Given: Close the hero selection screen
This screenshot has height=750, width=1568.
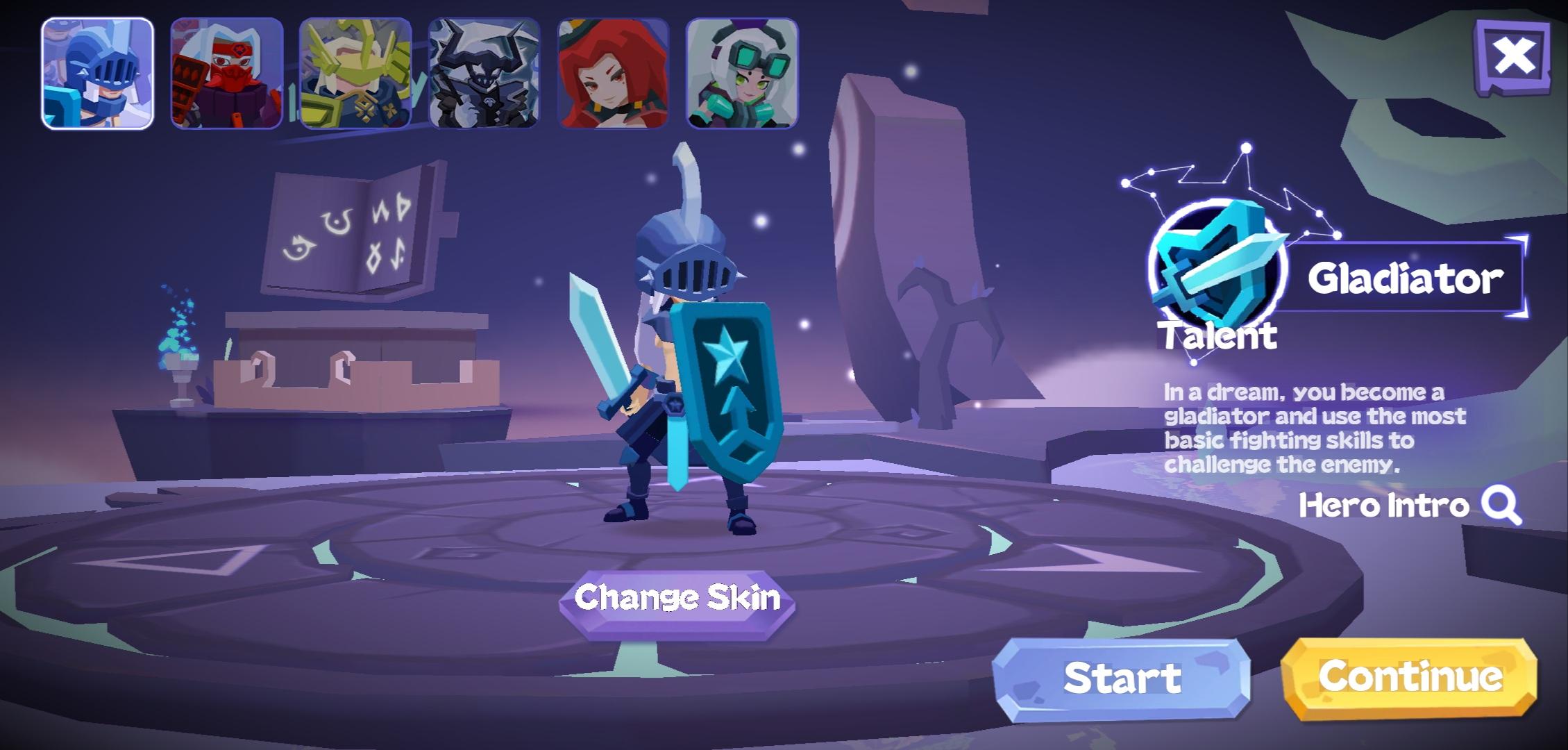Looking at the screenshot, I should 1513,57.
